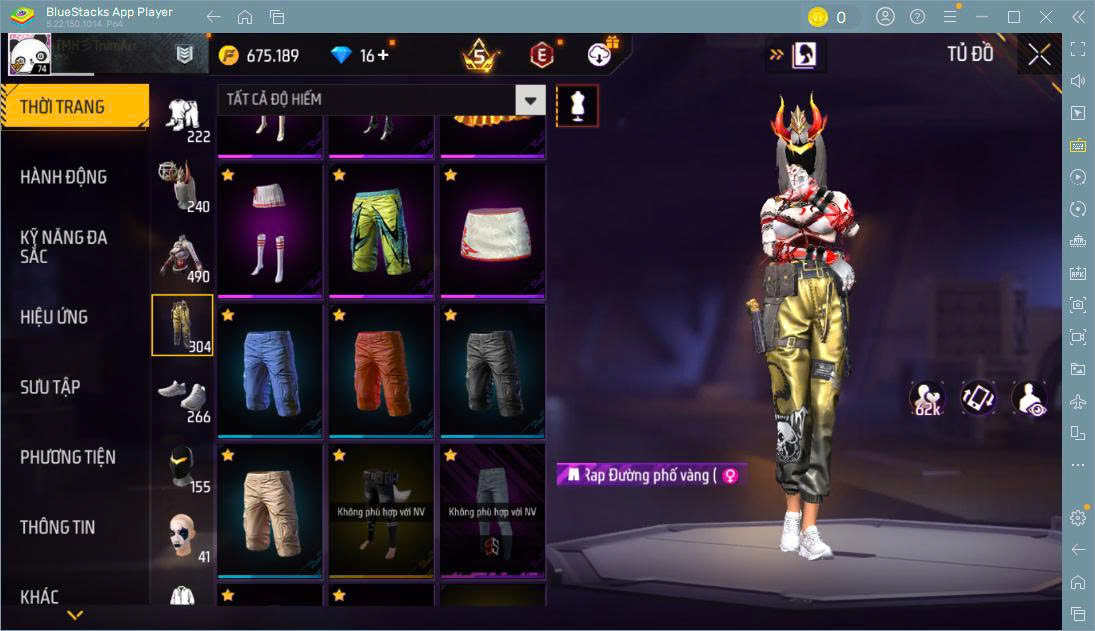The image size is (1095, 631).
Task: Select the yellow-green patterned shorts
Action: tap(380, 231)
